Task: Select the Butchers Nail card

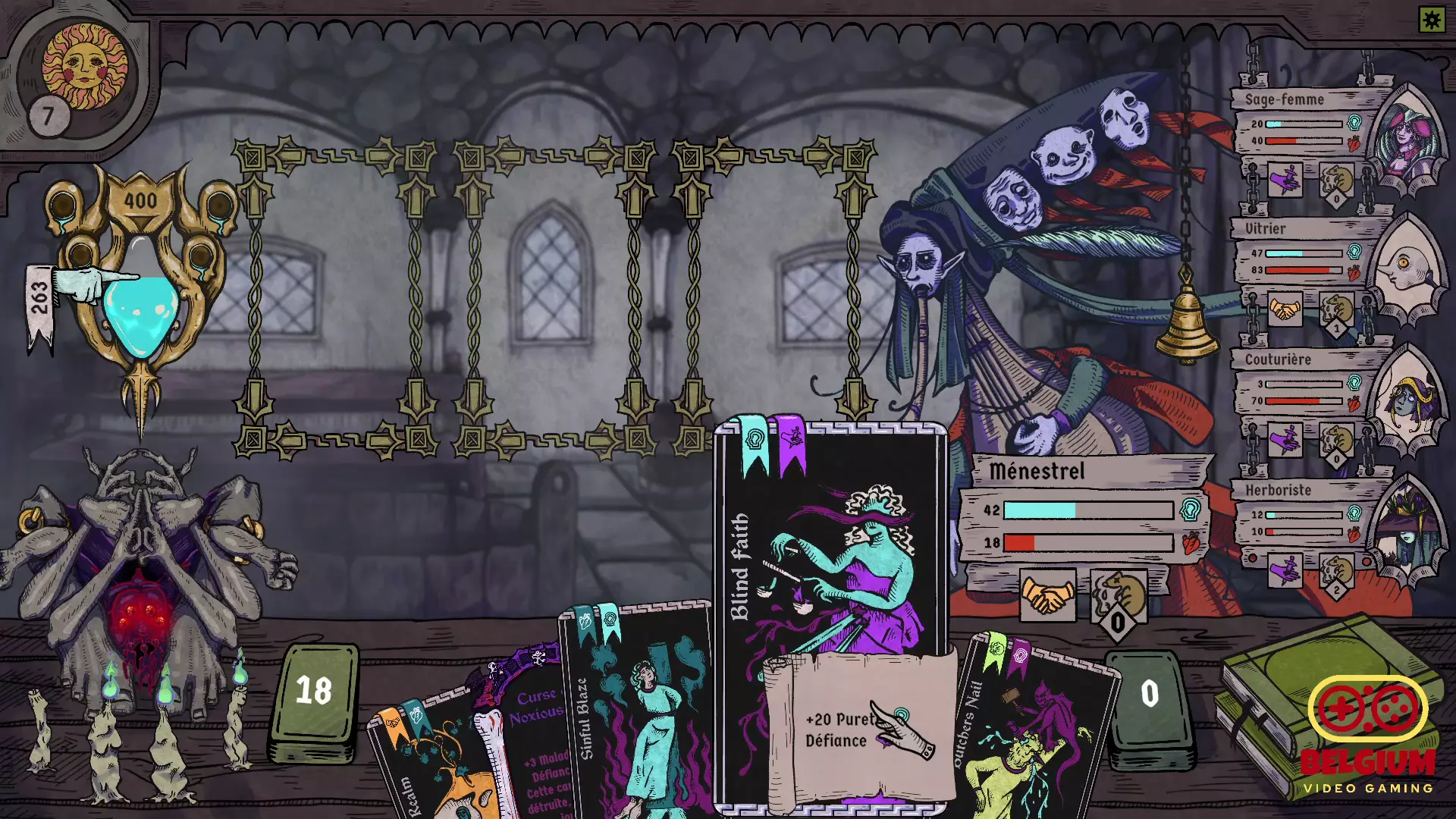Action: pyautogui.click(x=1031, y=728)
